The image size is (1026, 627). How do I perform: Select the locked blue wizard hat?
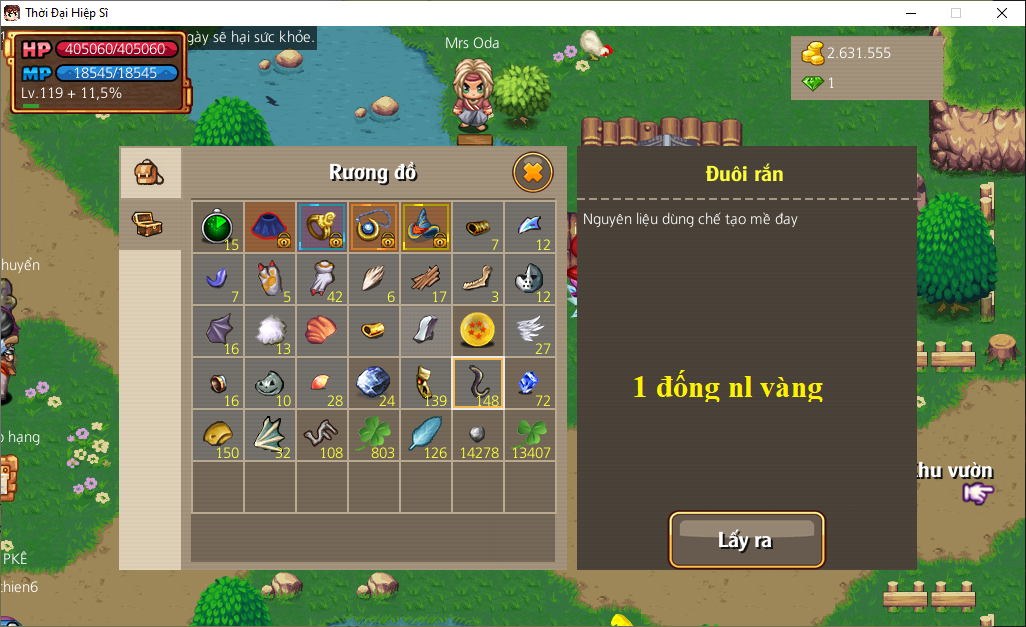click(426, 227)
